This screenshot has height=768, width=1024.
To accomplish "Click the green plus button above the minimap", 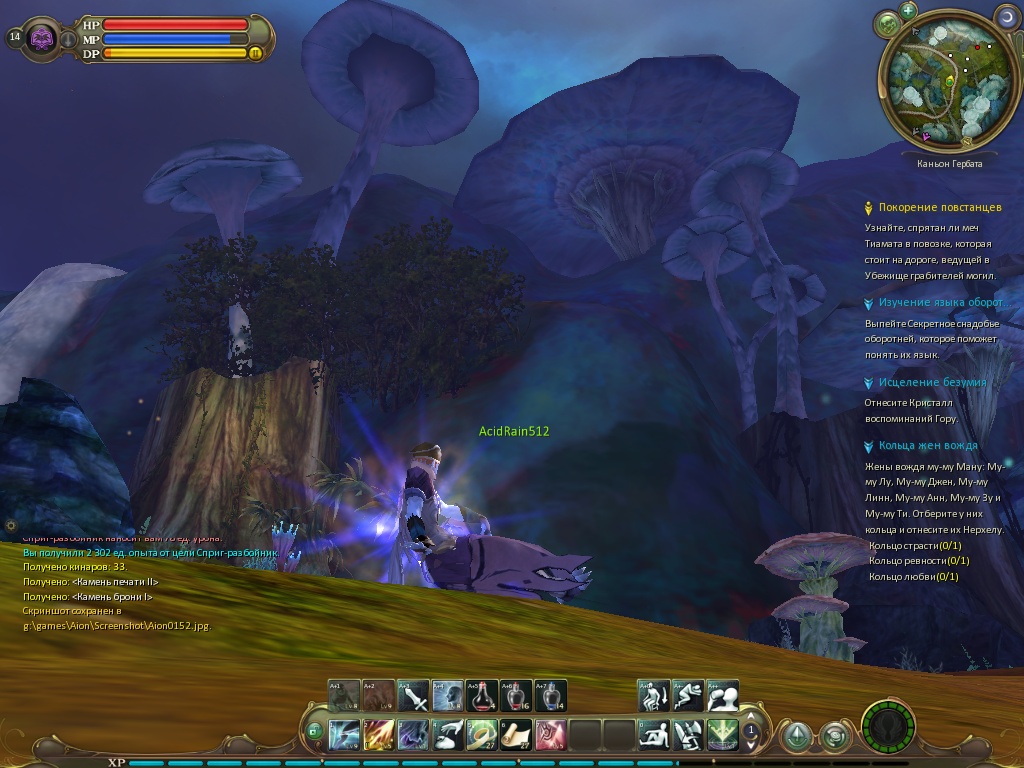I will [x=908, y=10].
